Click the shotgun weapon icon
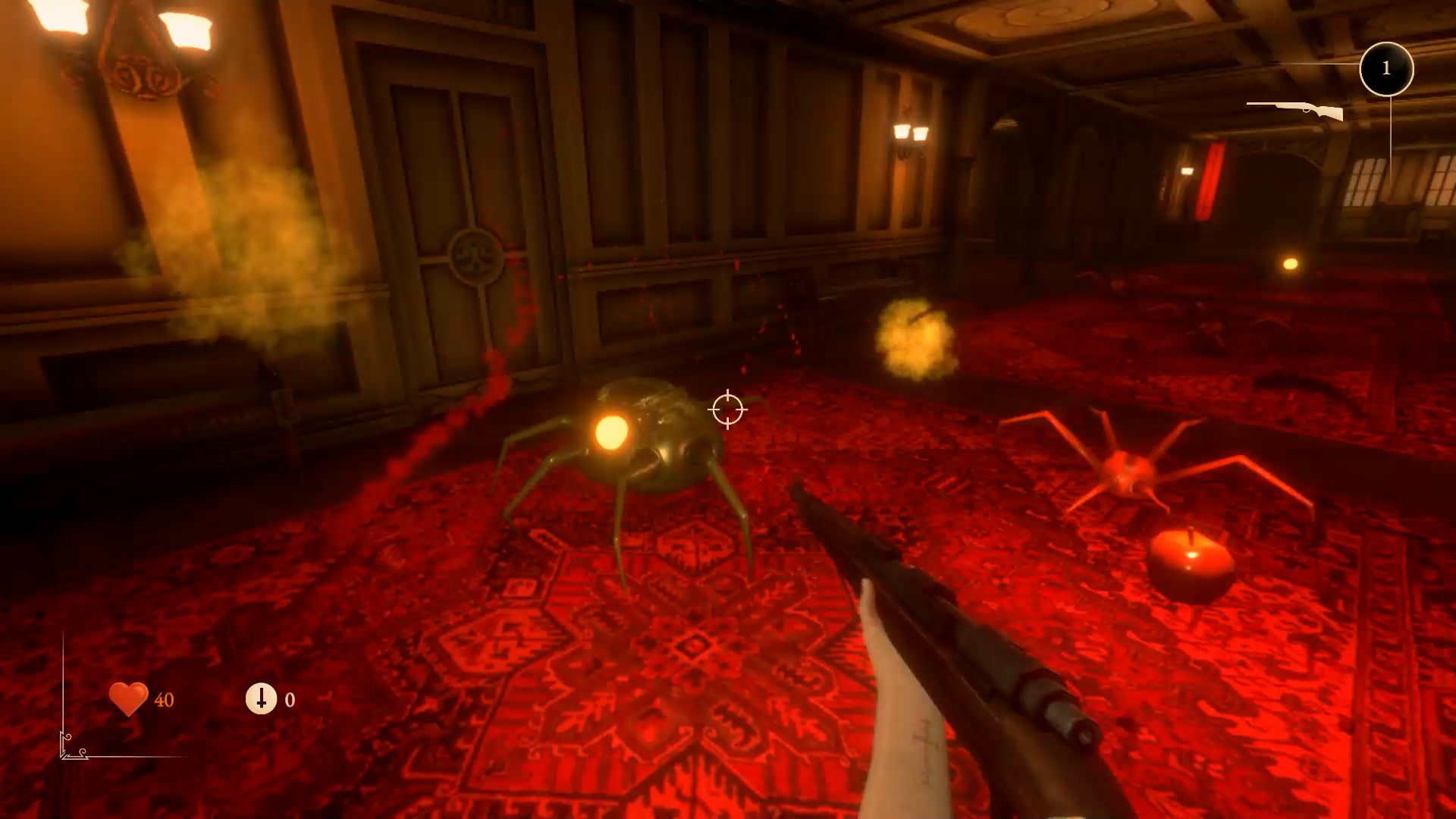The image size is (1456, 819). pyautogui.click(x=1295, y=110)
